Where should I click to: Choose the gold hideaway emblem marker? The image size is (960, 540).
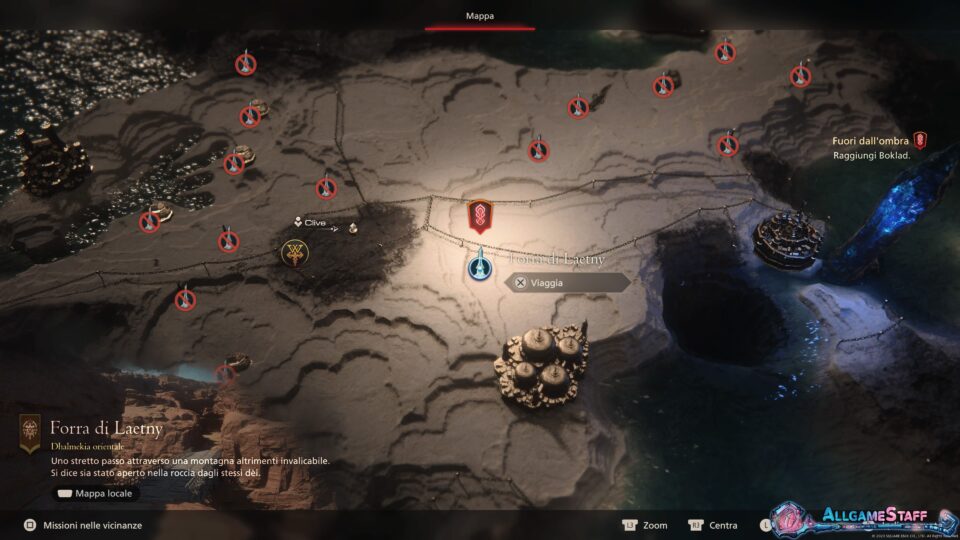pos(294,253)
